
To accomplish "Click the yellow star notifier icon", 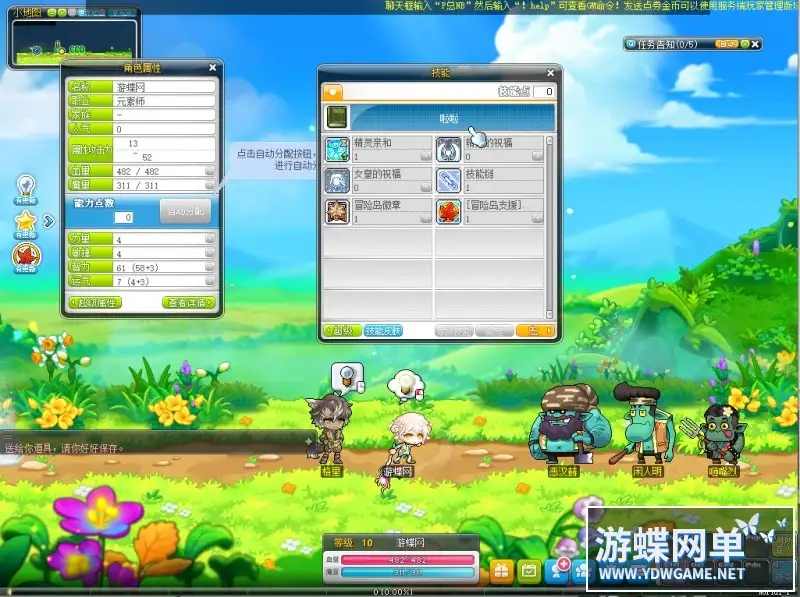I will click(x=25, y=222).
